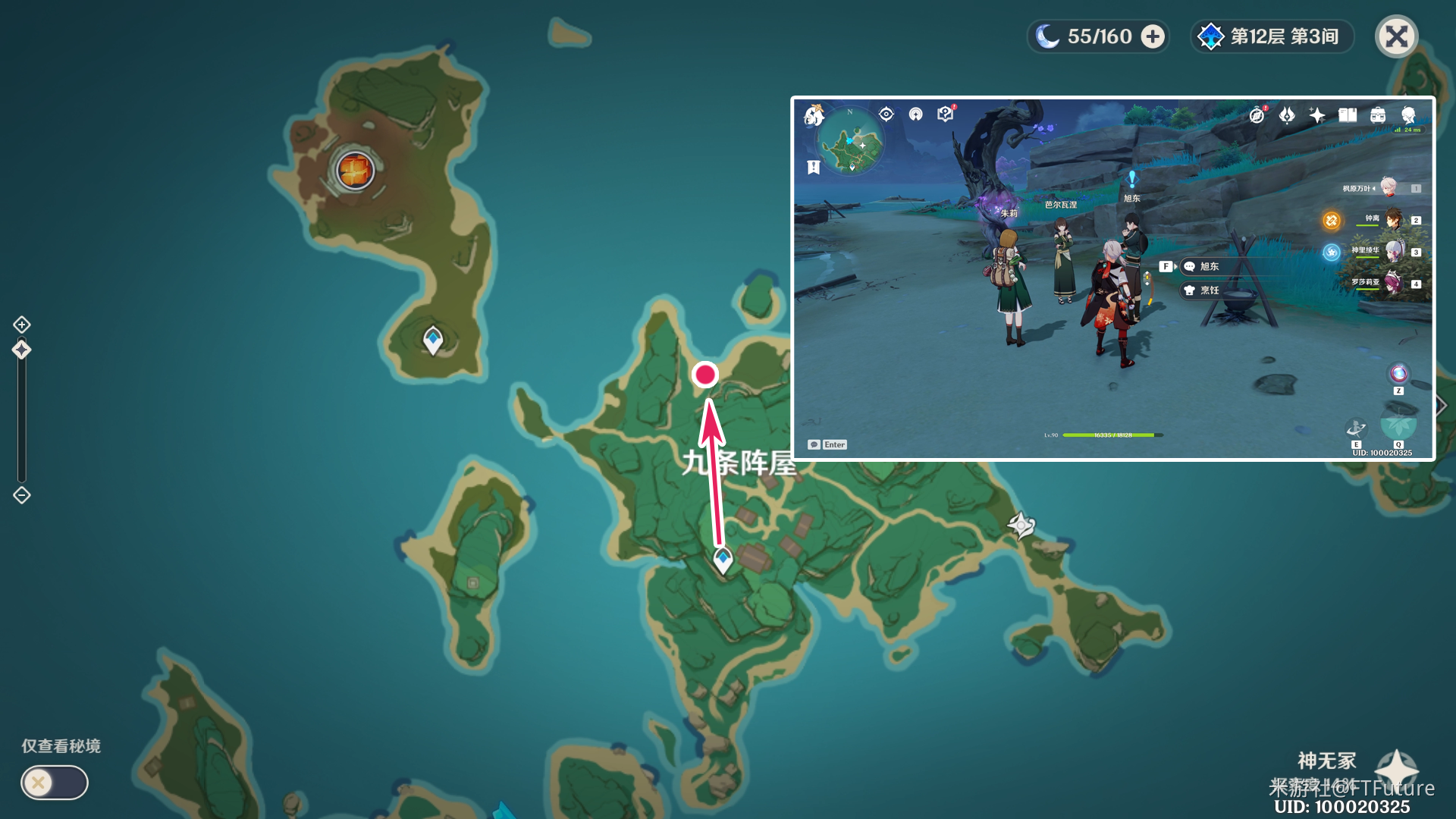The height and width of the screenshot is (819, 1456).
Task: Toggle the domains-only view switch
Action: [54, 783]
